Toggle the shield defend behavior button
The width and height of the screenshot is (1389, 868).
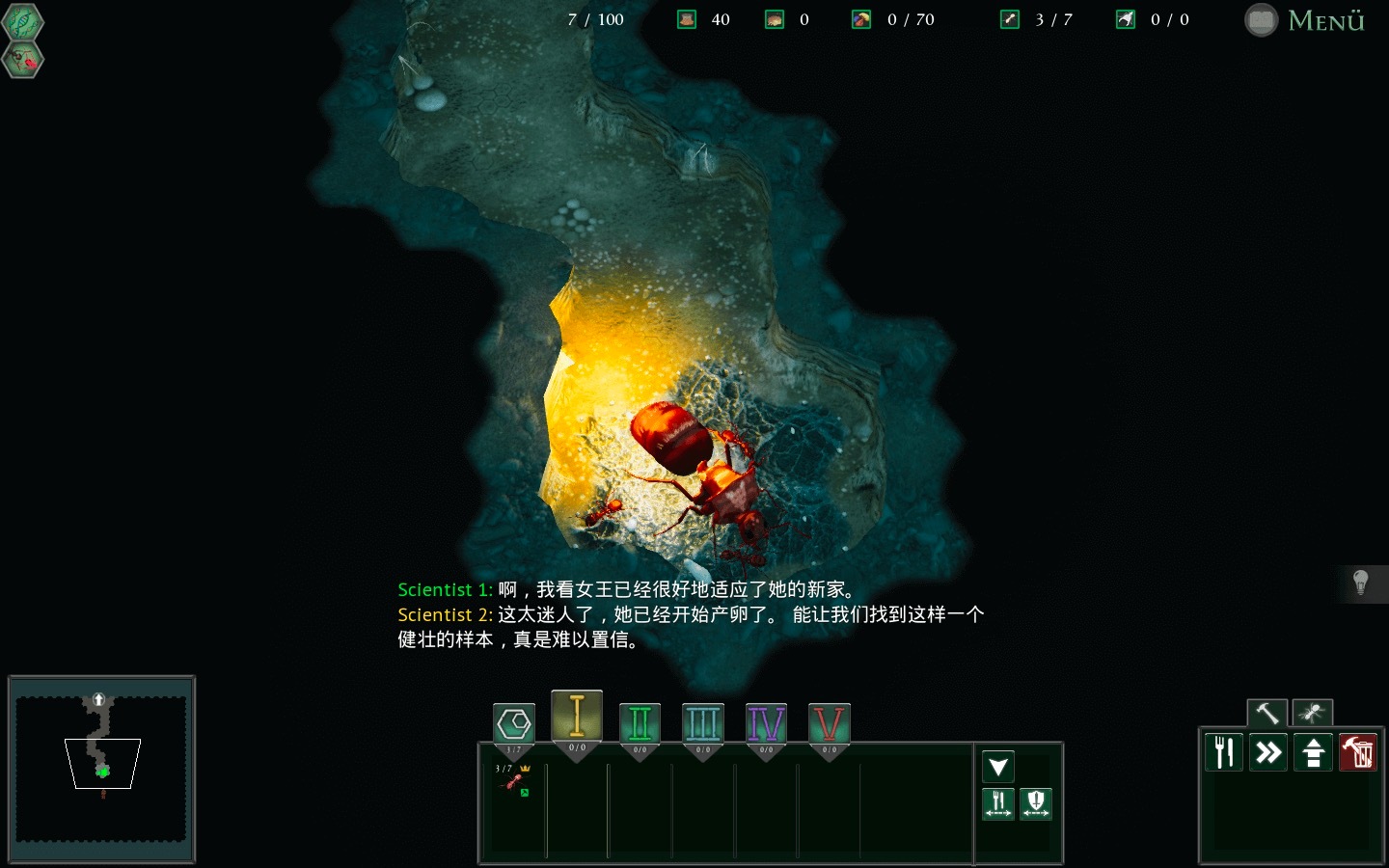pyautogui.click(x=1036, y=802)
